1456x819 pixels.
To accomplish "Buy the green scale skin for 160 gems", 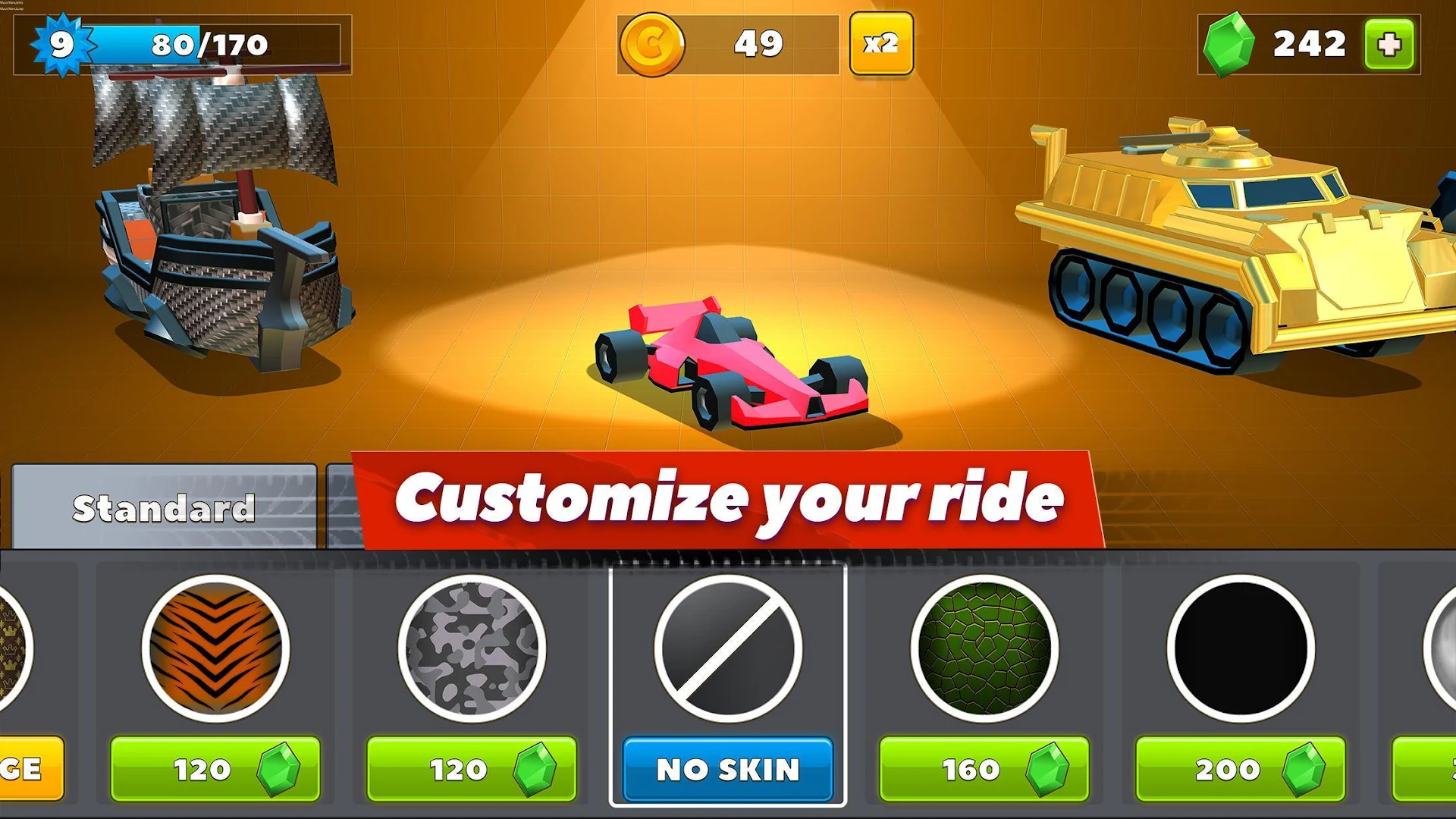I will (984, 770).
